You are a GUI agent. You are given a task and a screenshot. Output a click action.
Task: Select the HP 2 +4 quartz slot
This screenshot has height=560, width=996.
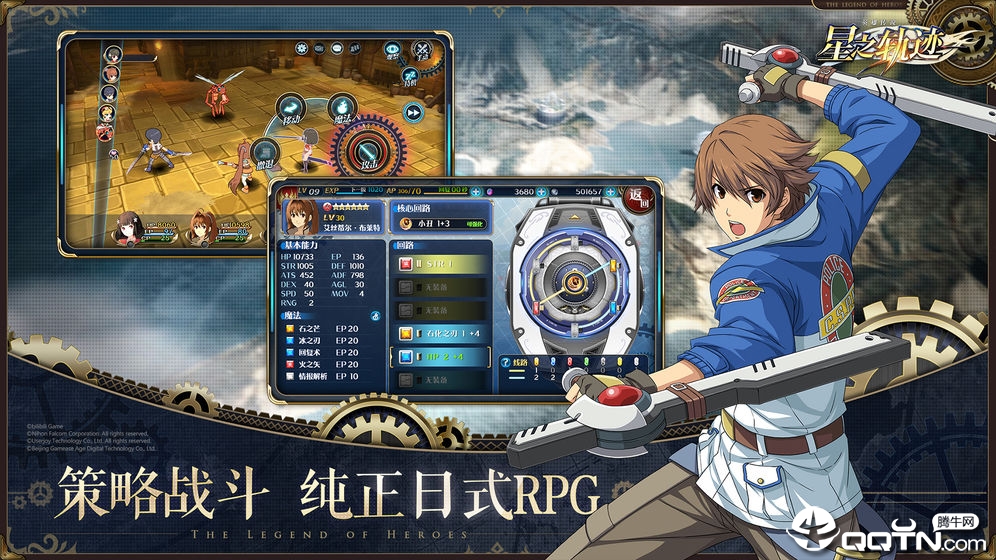pos(444,356)
